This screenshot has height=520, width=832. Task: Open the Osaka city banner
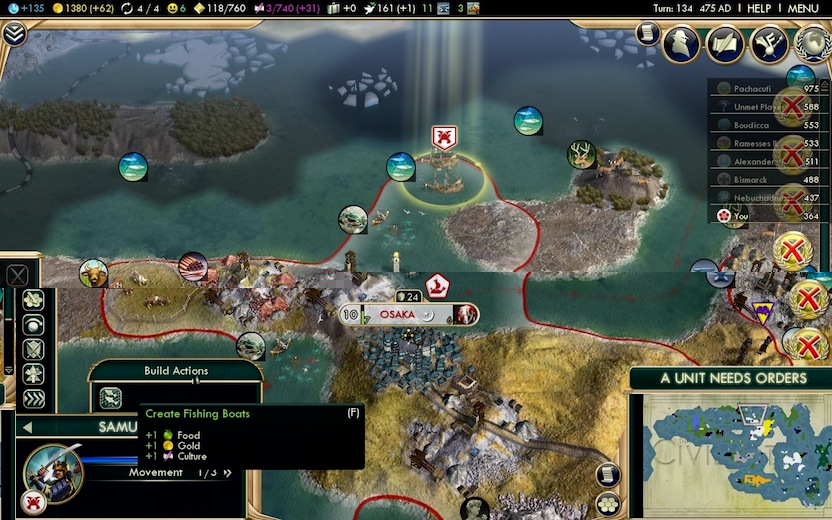point(408,315)
